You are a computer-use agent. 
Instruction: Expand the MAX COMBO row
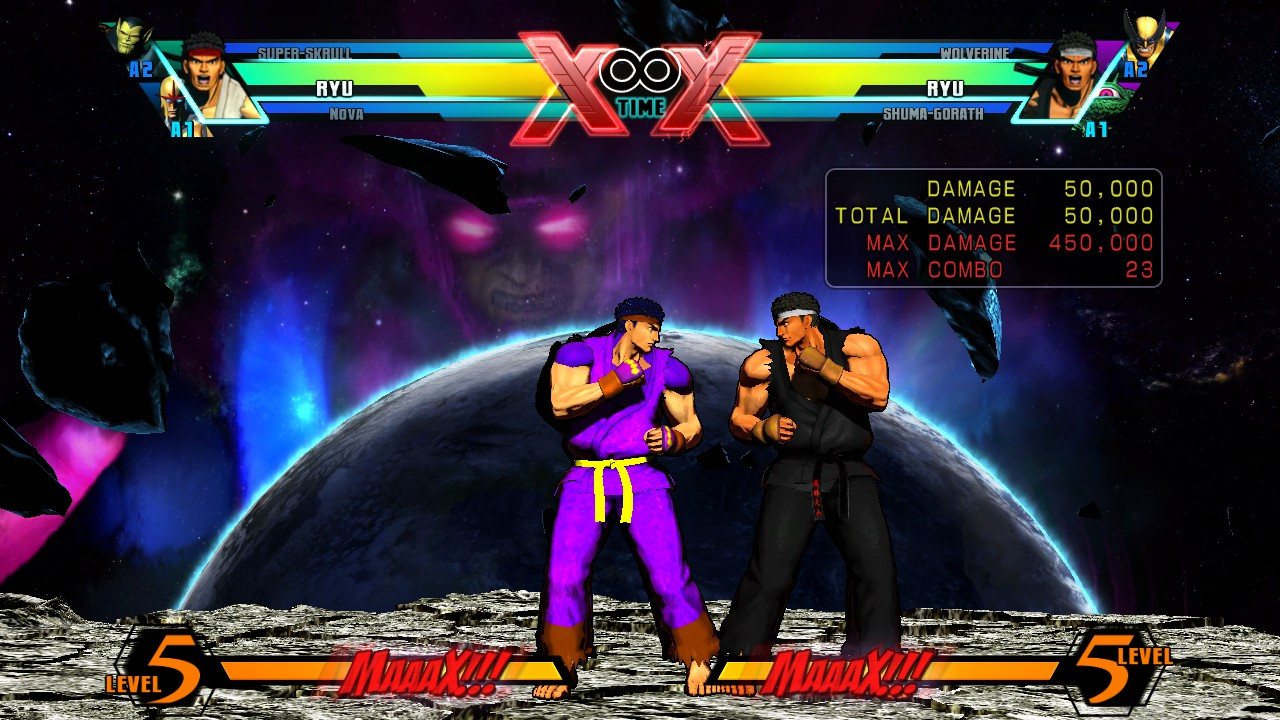pos(992,268)
